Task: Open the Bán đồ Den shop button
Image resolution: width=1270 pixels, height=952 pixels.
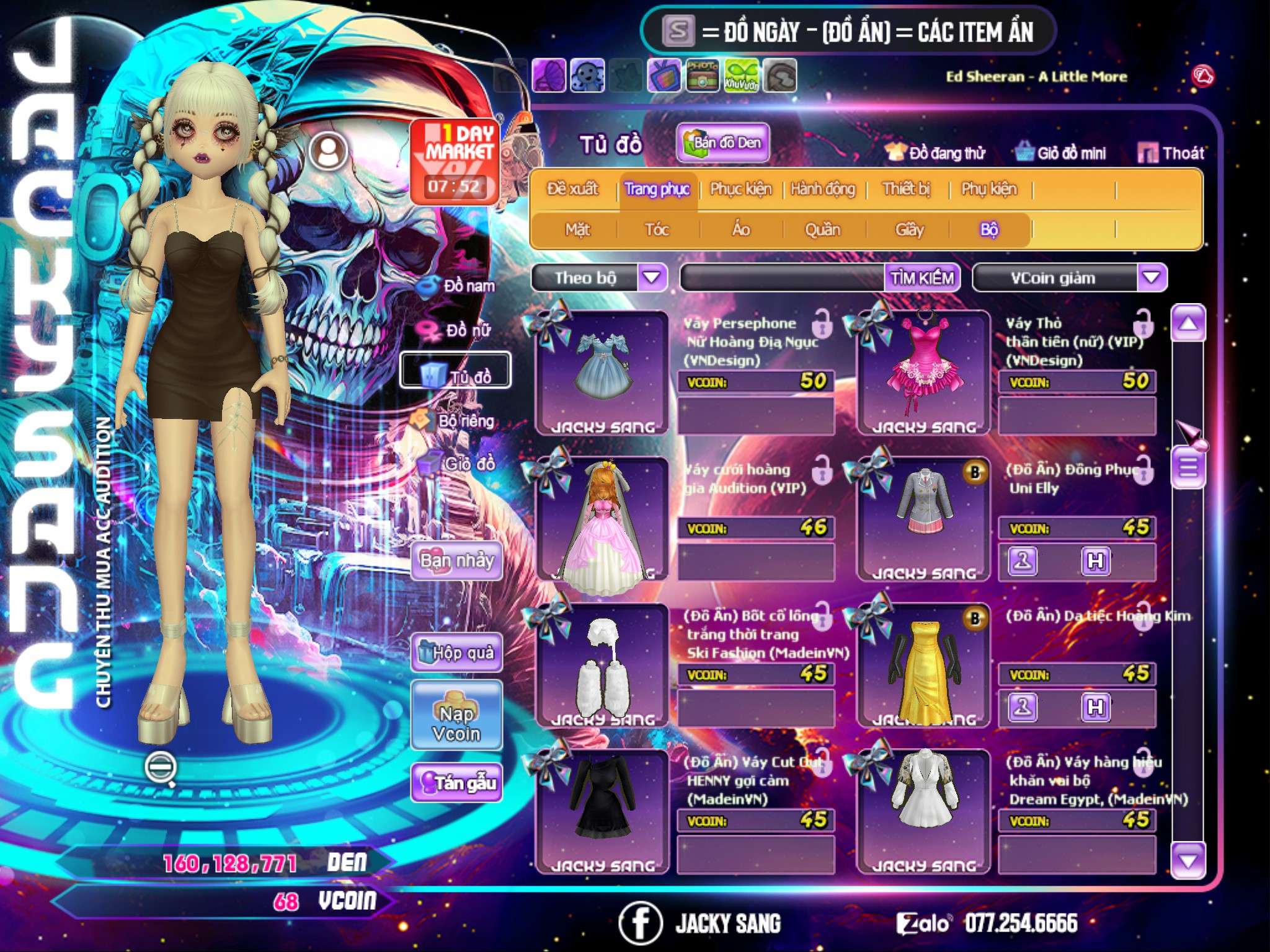Action: 722,143
